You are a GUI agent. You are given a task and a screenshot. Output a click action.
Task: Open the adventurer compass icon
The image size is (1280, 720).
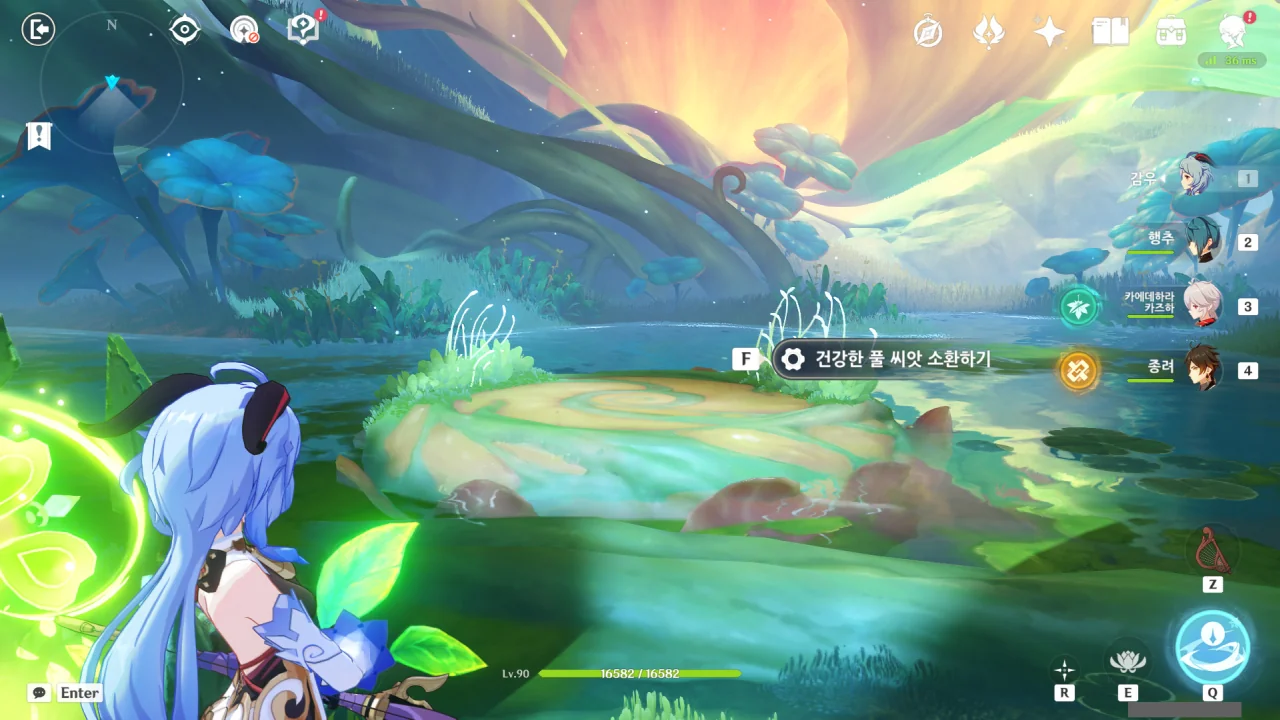point(928,33)
